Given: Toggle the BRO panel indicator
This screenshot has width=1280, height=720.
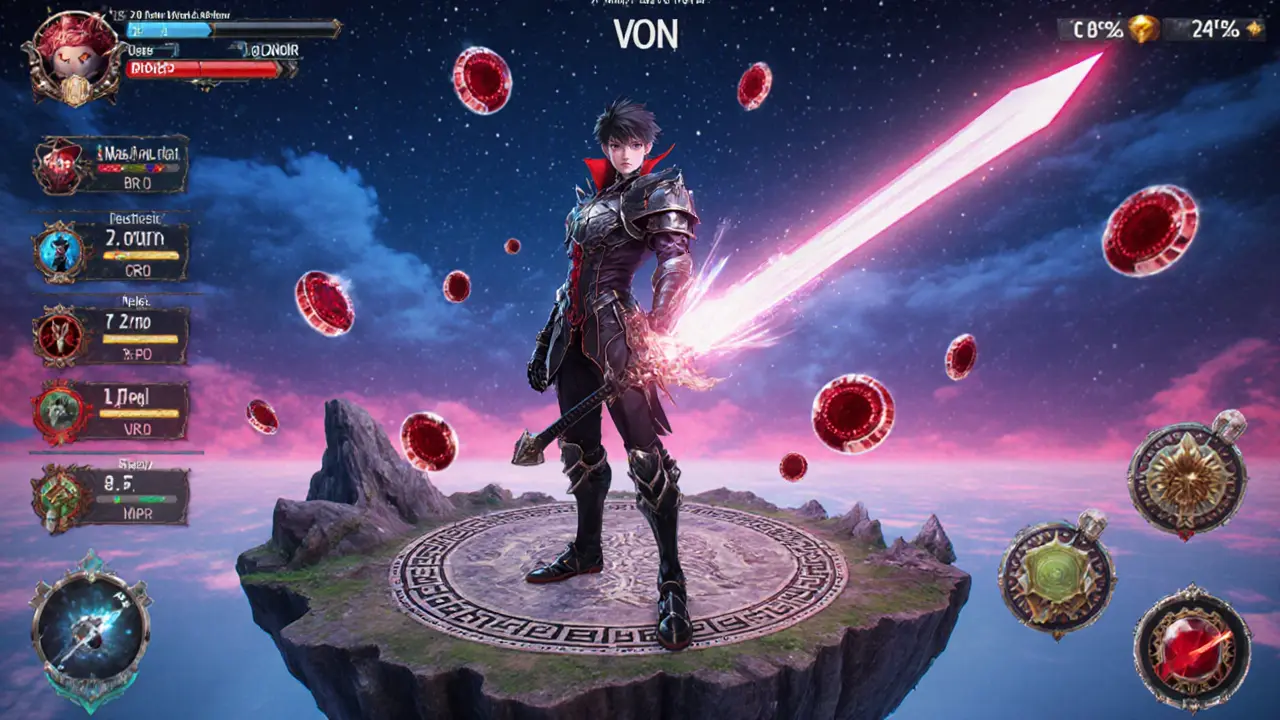Looking at the screenshot, I should pos(140,183).
